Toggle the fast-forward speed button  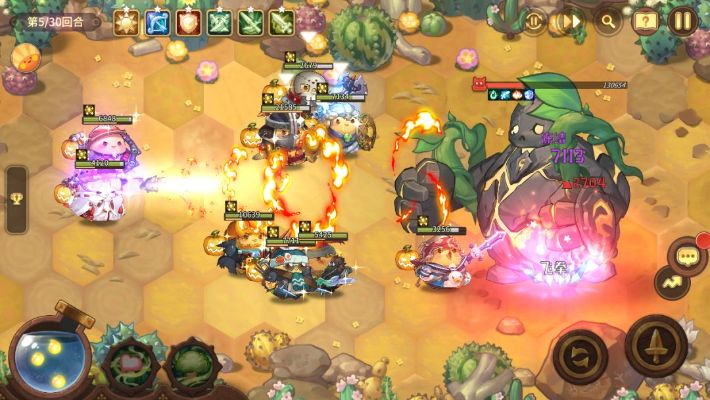click(569, 19)
